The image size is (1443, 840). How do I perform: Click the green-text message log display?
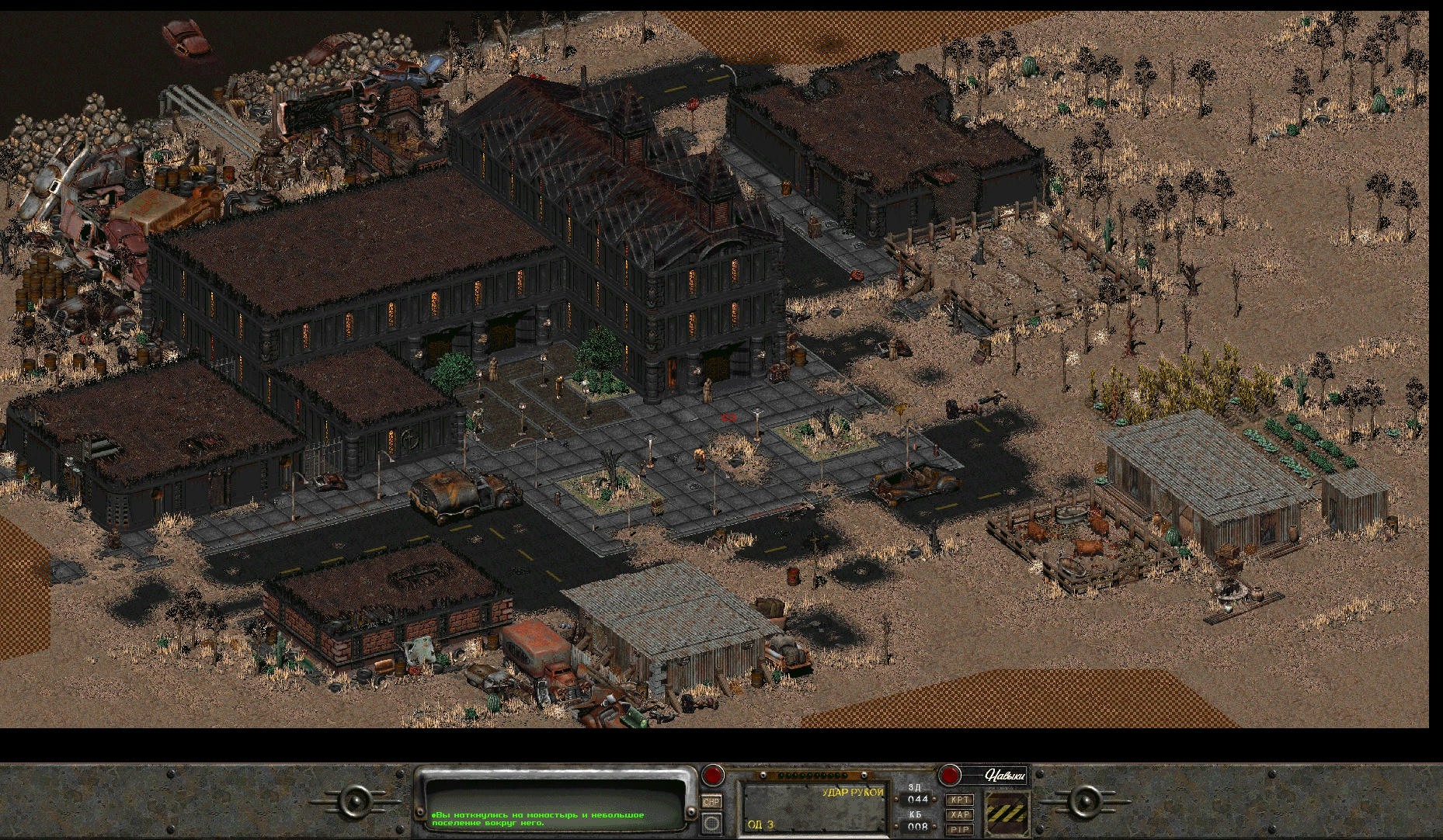555,807
